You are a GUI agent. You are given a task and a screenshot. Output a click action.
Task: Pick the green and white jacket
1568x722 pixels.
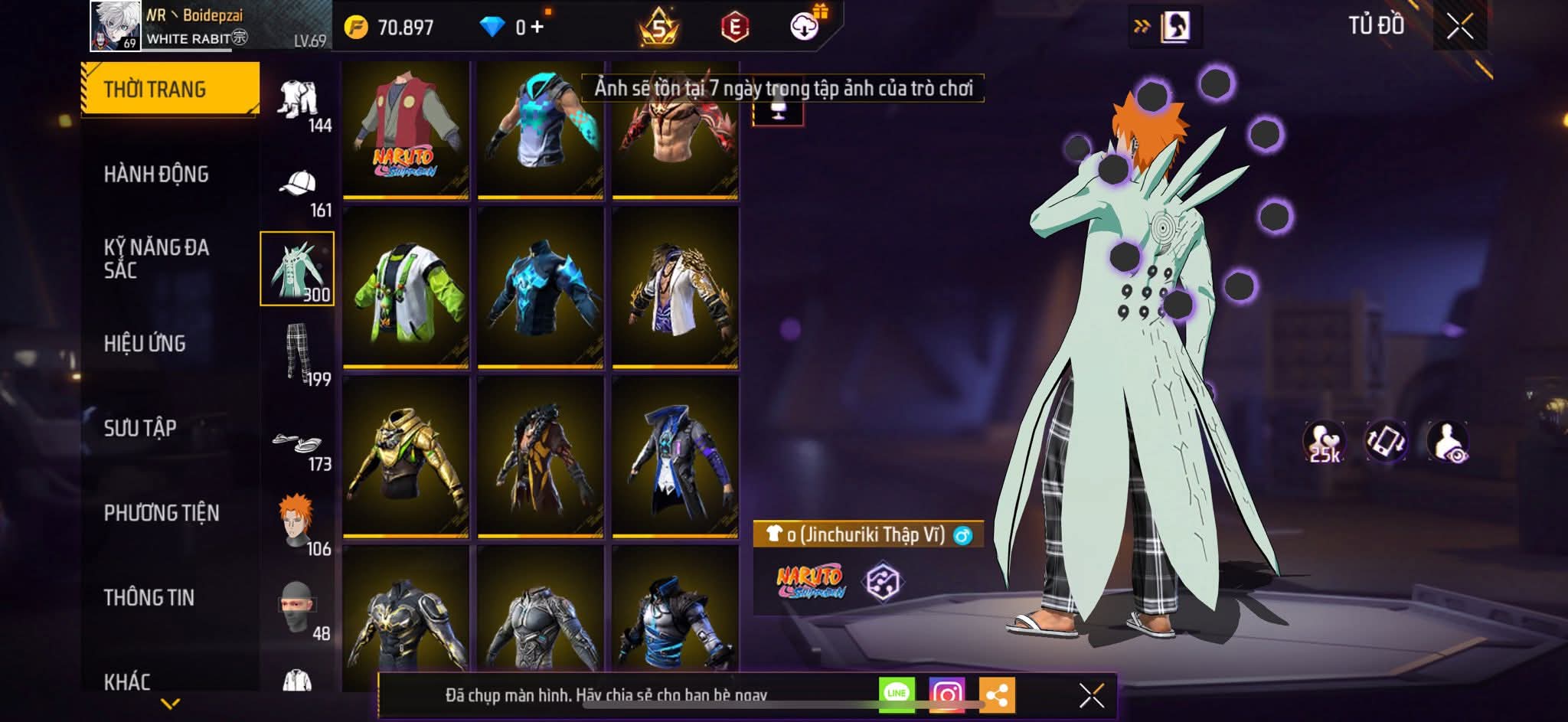click(406, 289)
